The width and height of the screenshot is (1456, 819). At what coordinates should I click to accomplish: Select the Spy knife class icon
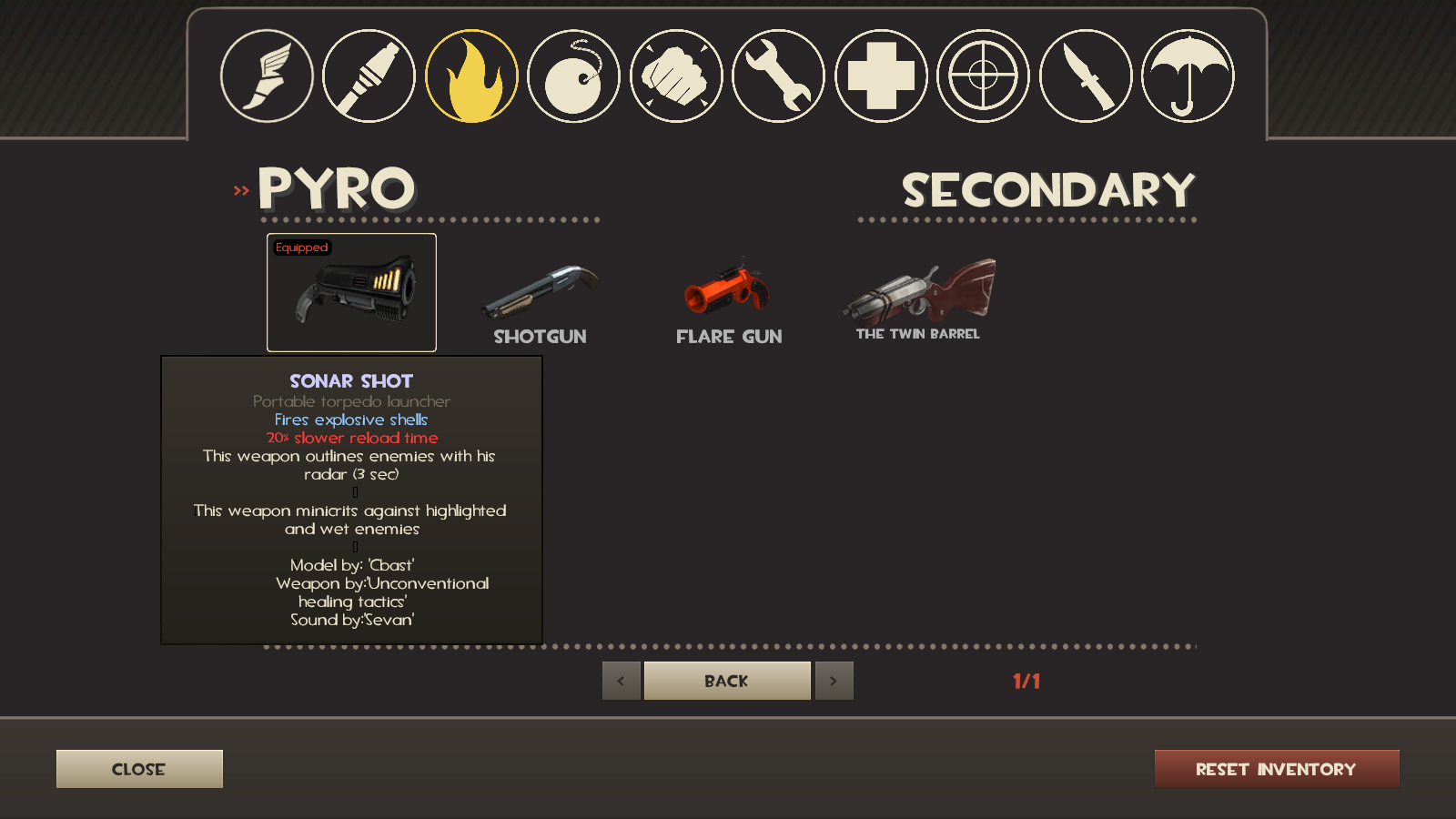tap(1085, 76)
